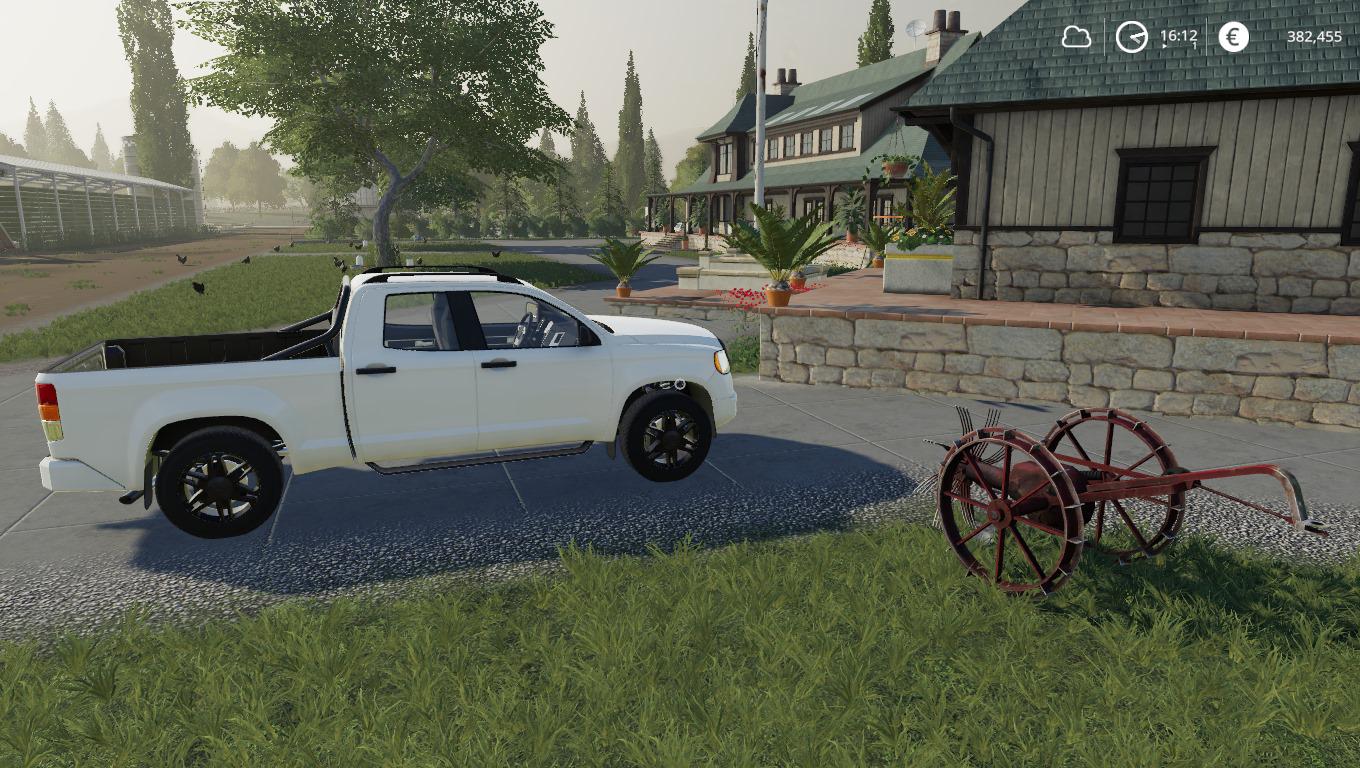Click the cloud weather icon

click(x=1076, y=37)
